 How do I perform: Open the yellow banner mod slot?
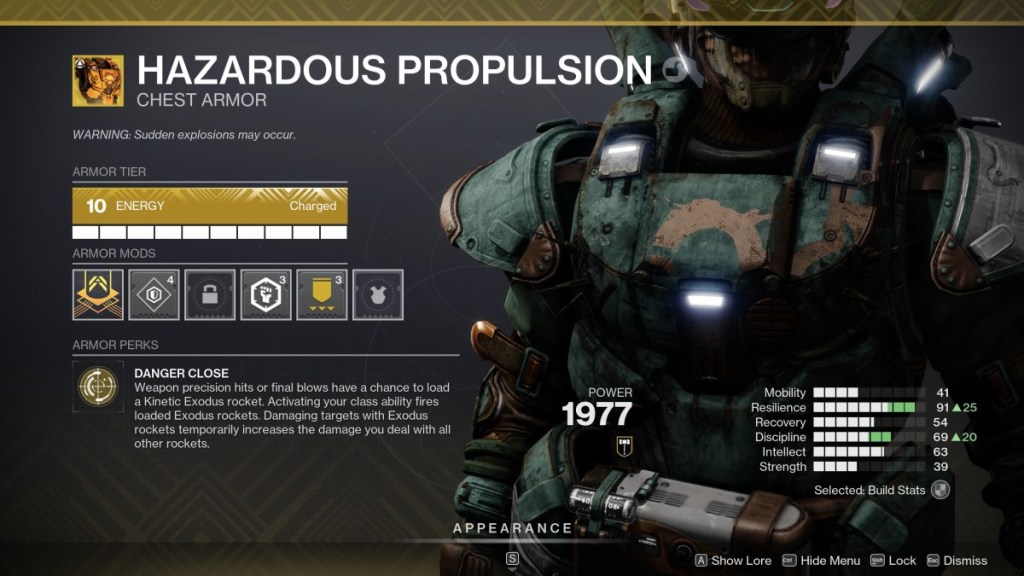pos(322,294)
